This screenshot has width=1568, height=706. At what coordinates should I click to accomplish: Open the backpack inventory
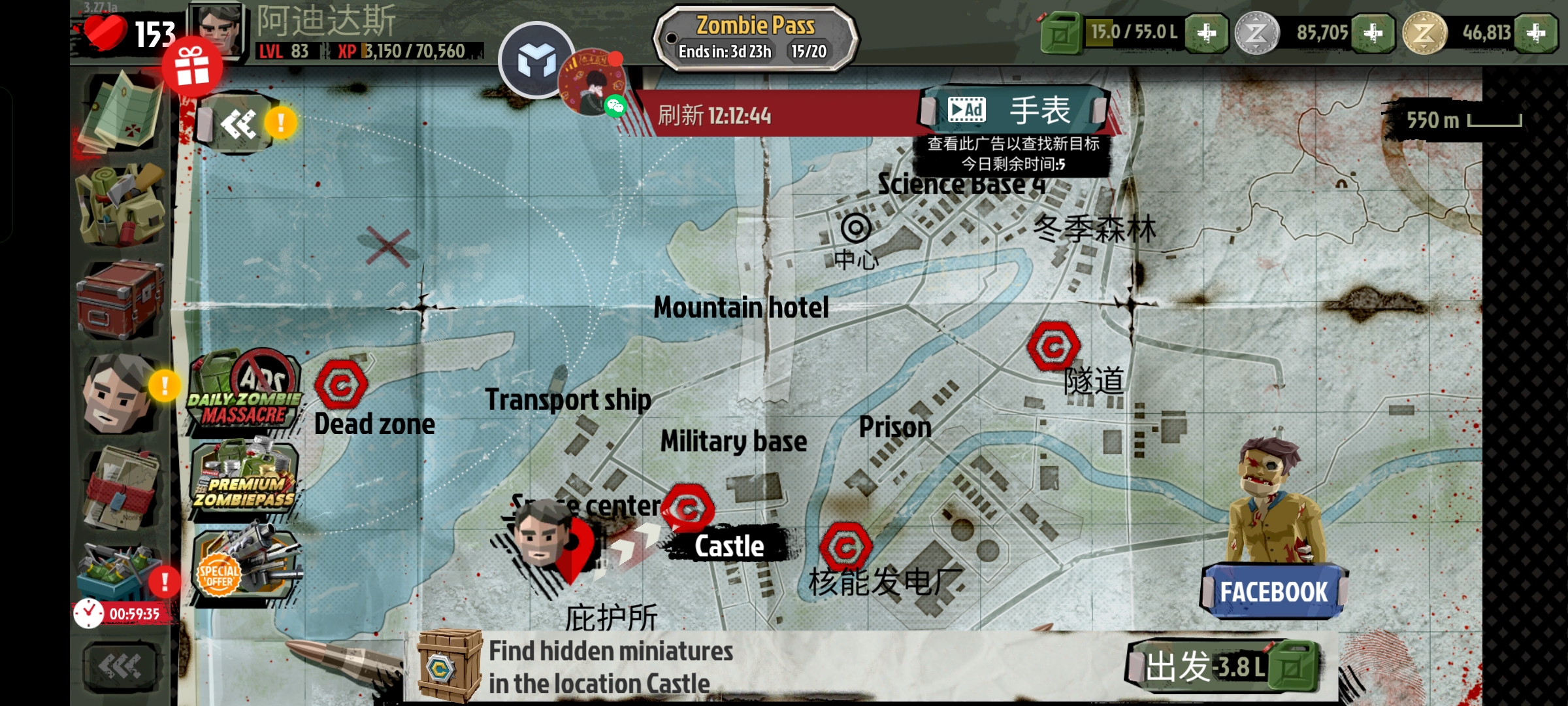(x=121, y=204)
